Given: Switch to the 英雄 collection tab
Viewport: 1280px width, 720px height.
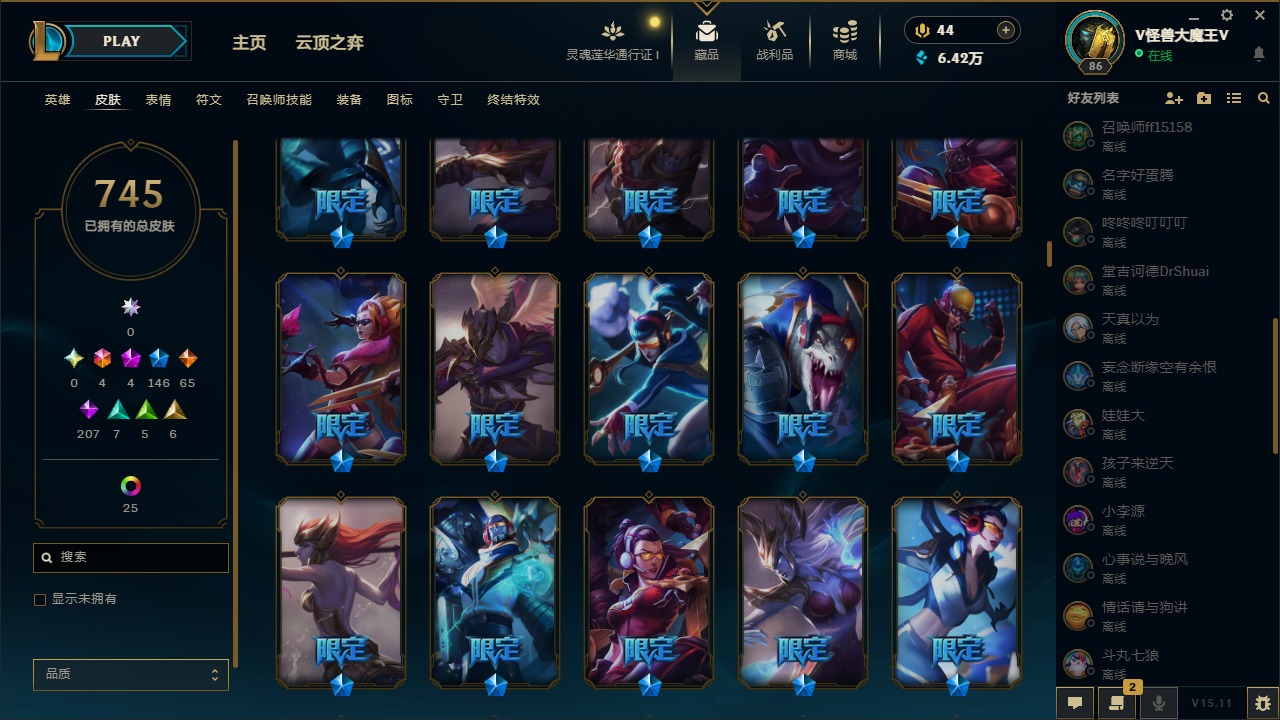Looking at the screenshot, I should click(57, 100).
